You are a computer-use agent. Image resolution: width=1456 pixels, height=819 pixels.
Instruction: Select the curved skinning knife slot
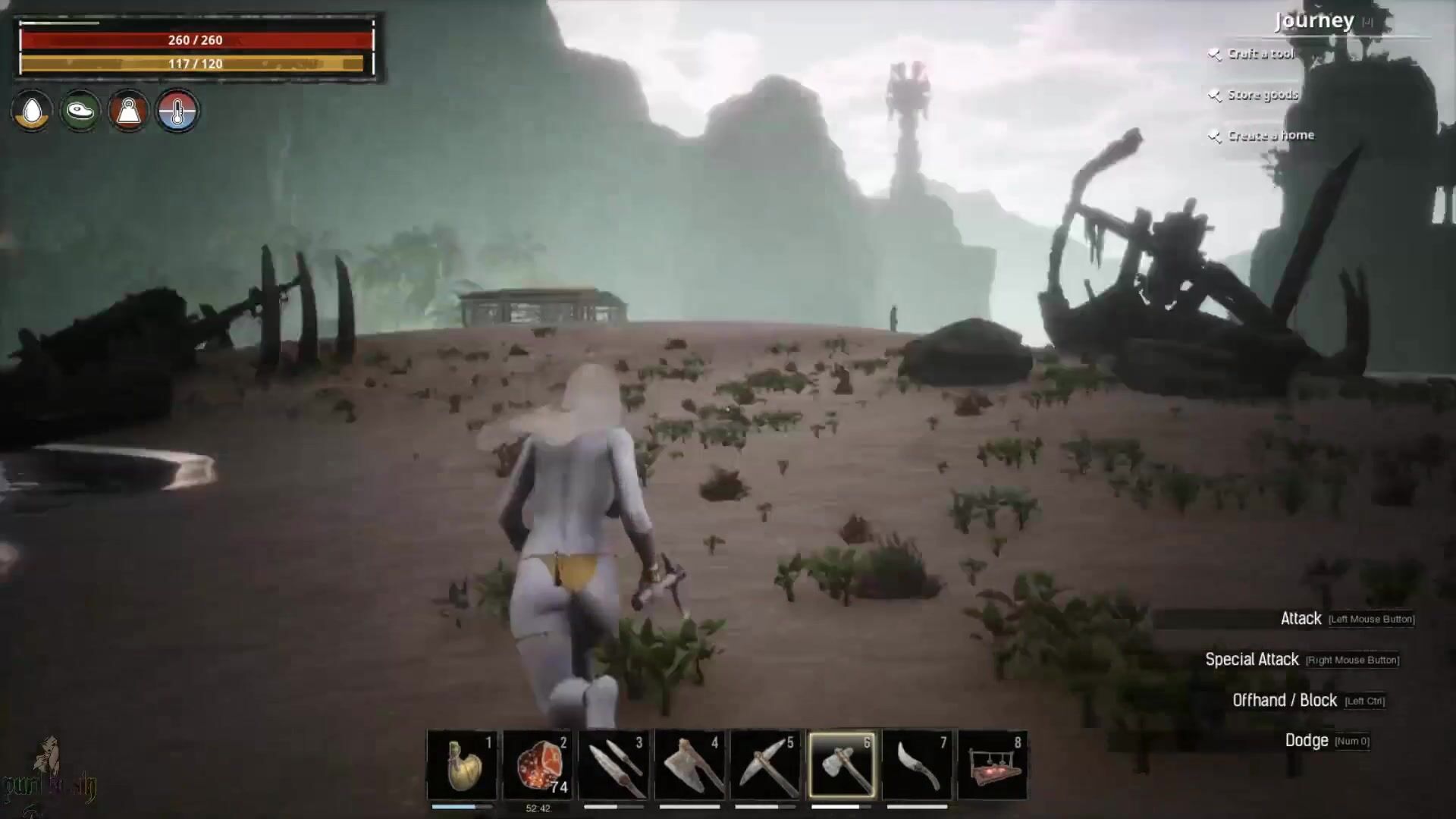point(917,764)
